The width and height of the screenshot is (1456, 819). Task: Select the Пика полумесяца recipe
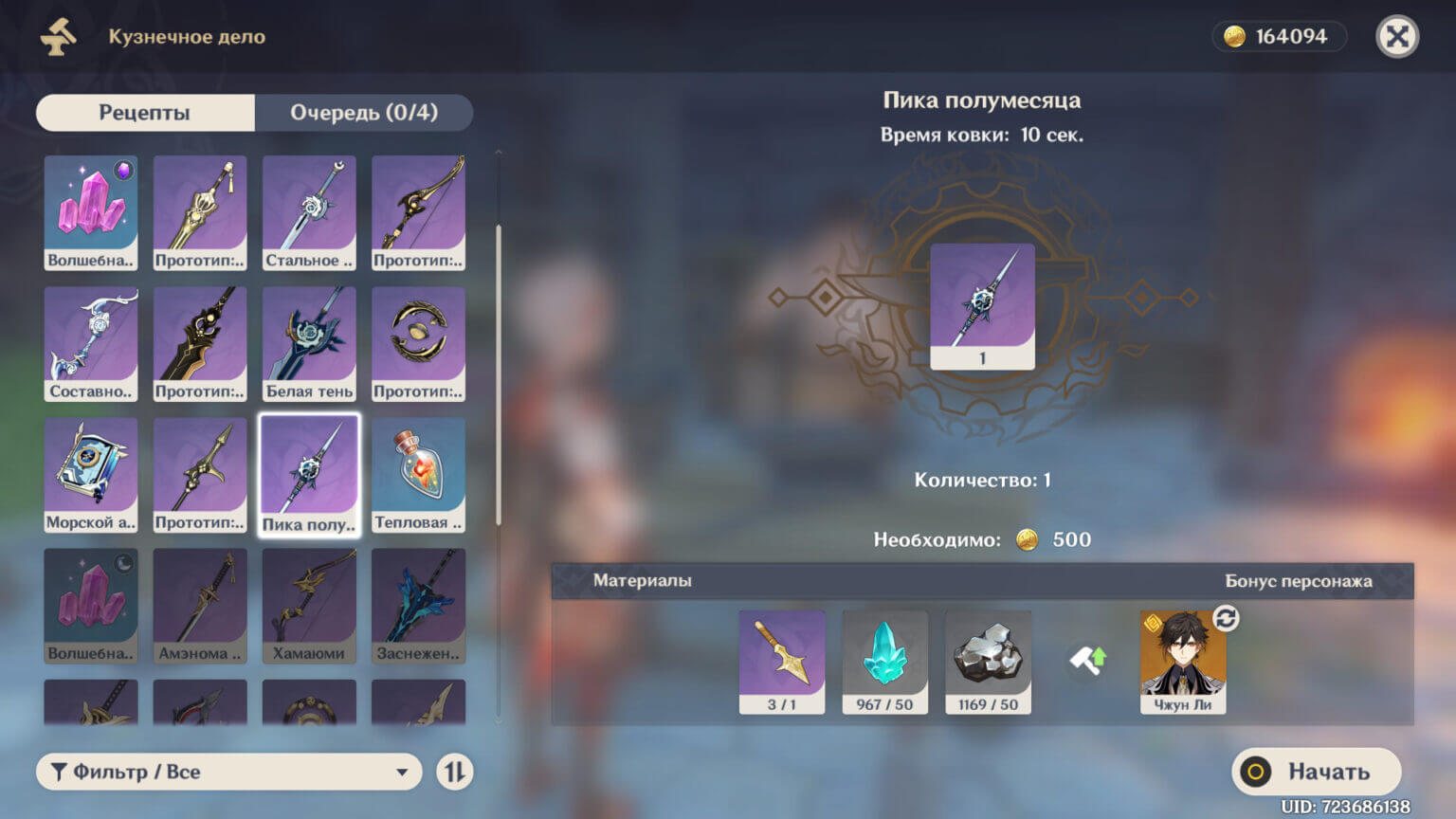(x=309, y=474)
